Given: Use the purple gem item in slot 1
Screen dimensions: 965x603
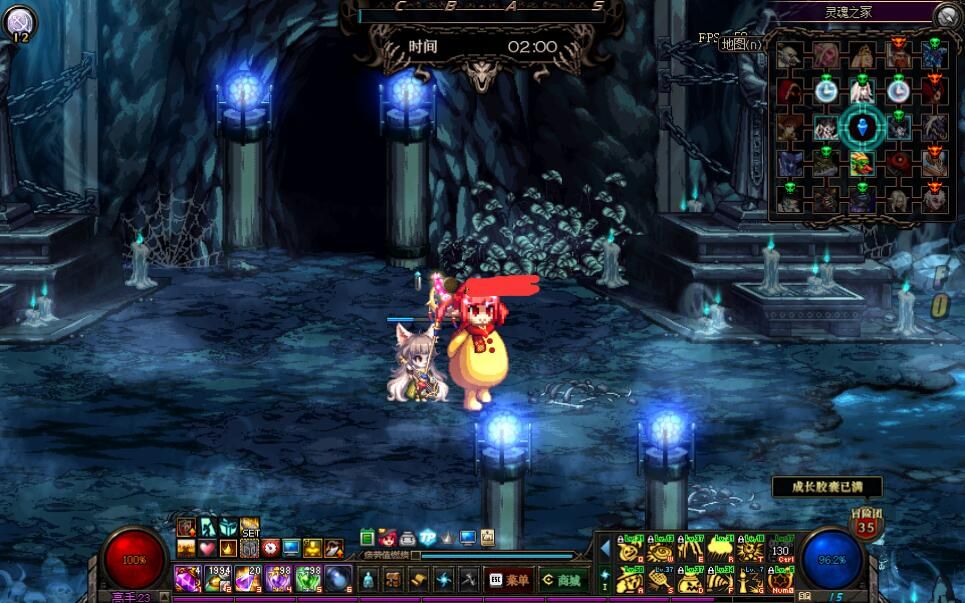Looking at the screenshot, I should (187, 578).
